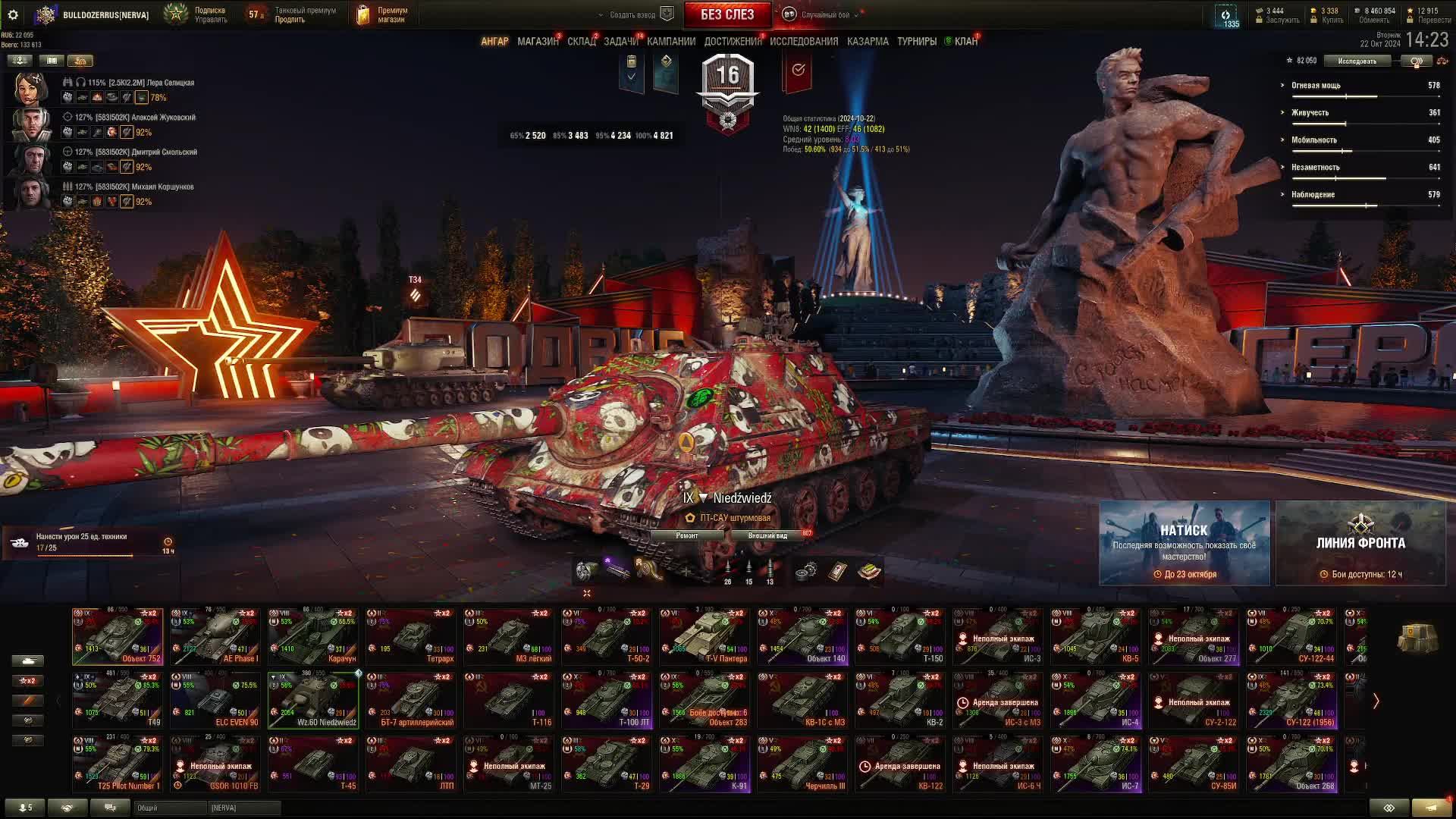Open the МАГАЗИН tab
The width and height of the screenshot is (1456, 819).
[x=537, y=42]
